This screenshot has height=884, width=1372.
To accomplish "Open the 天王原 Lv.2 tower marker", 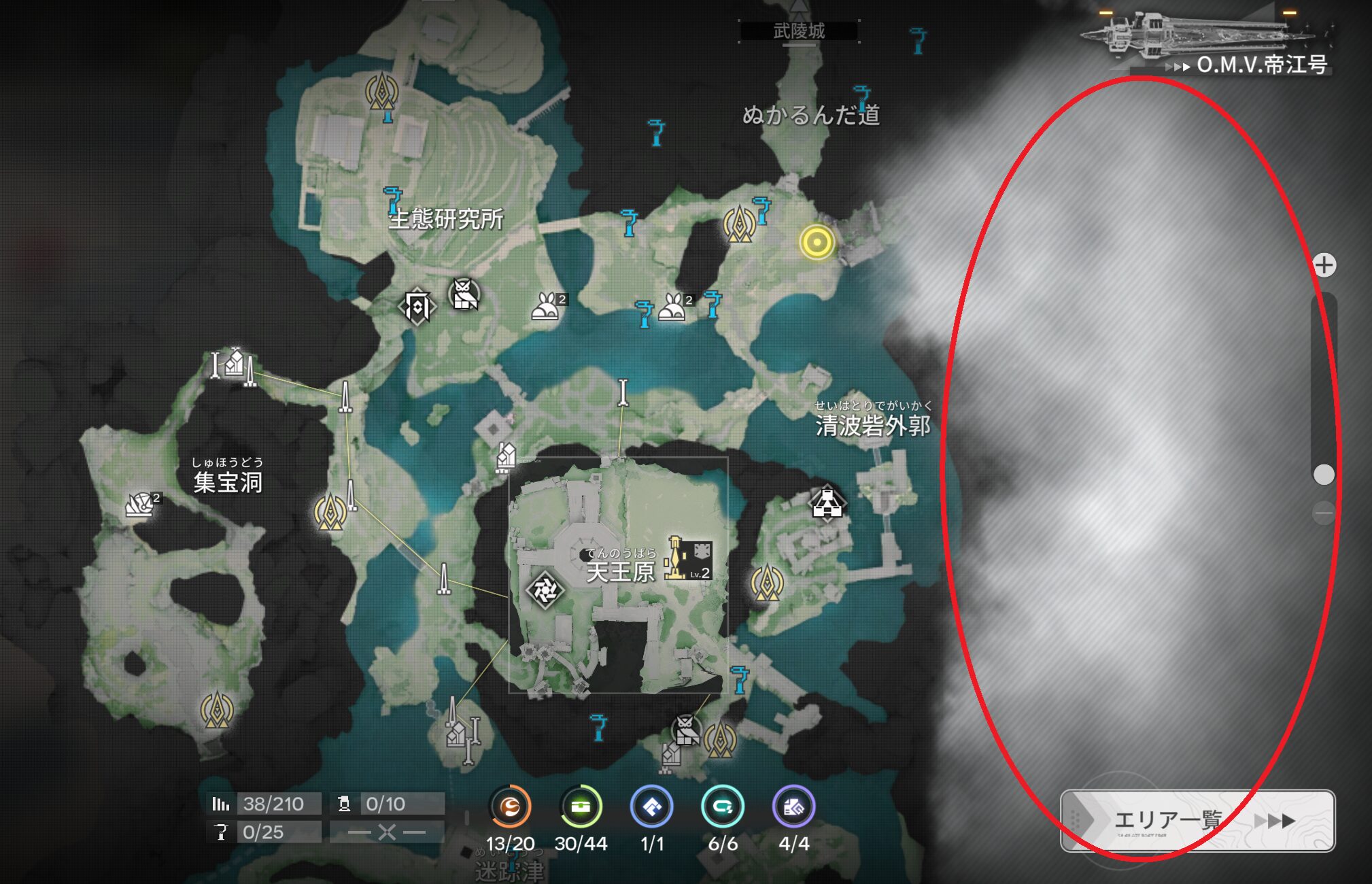I will click(688, 559).
